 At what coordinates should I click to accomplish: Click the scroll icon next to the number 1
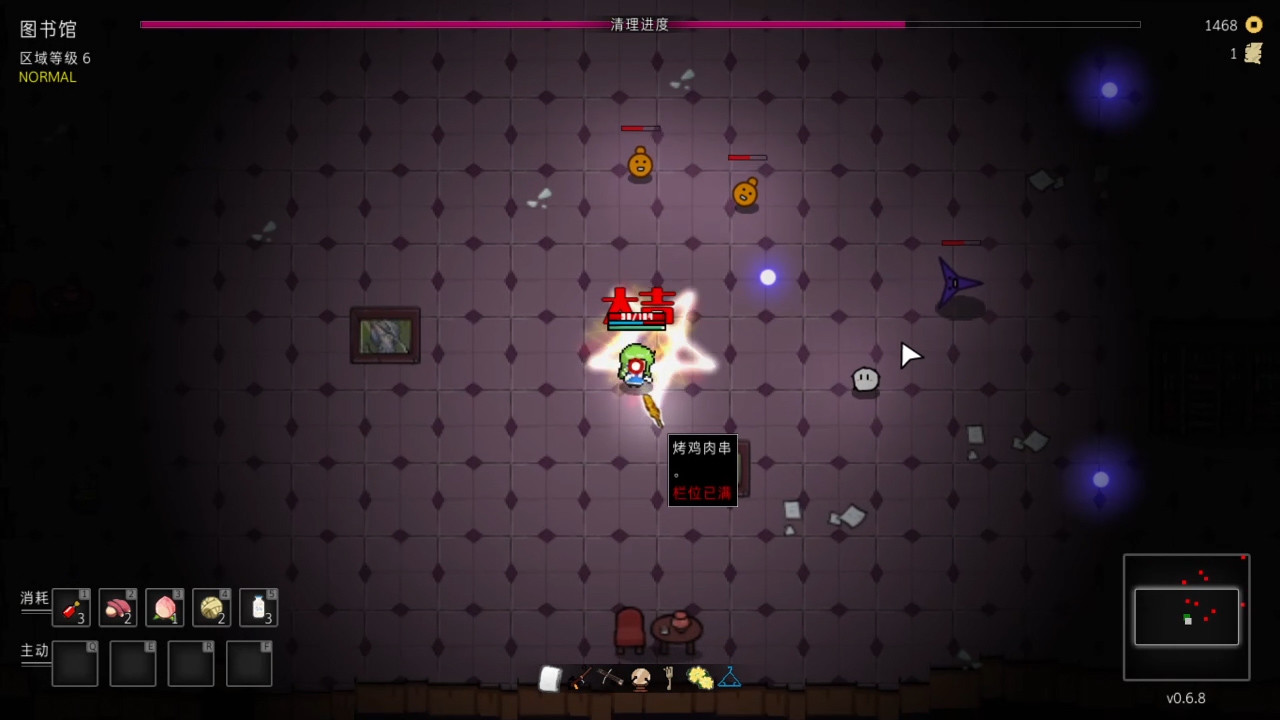pyautogui.click(x=1251, y=54)
